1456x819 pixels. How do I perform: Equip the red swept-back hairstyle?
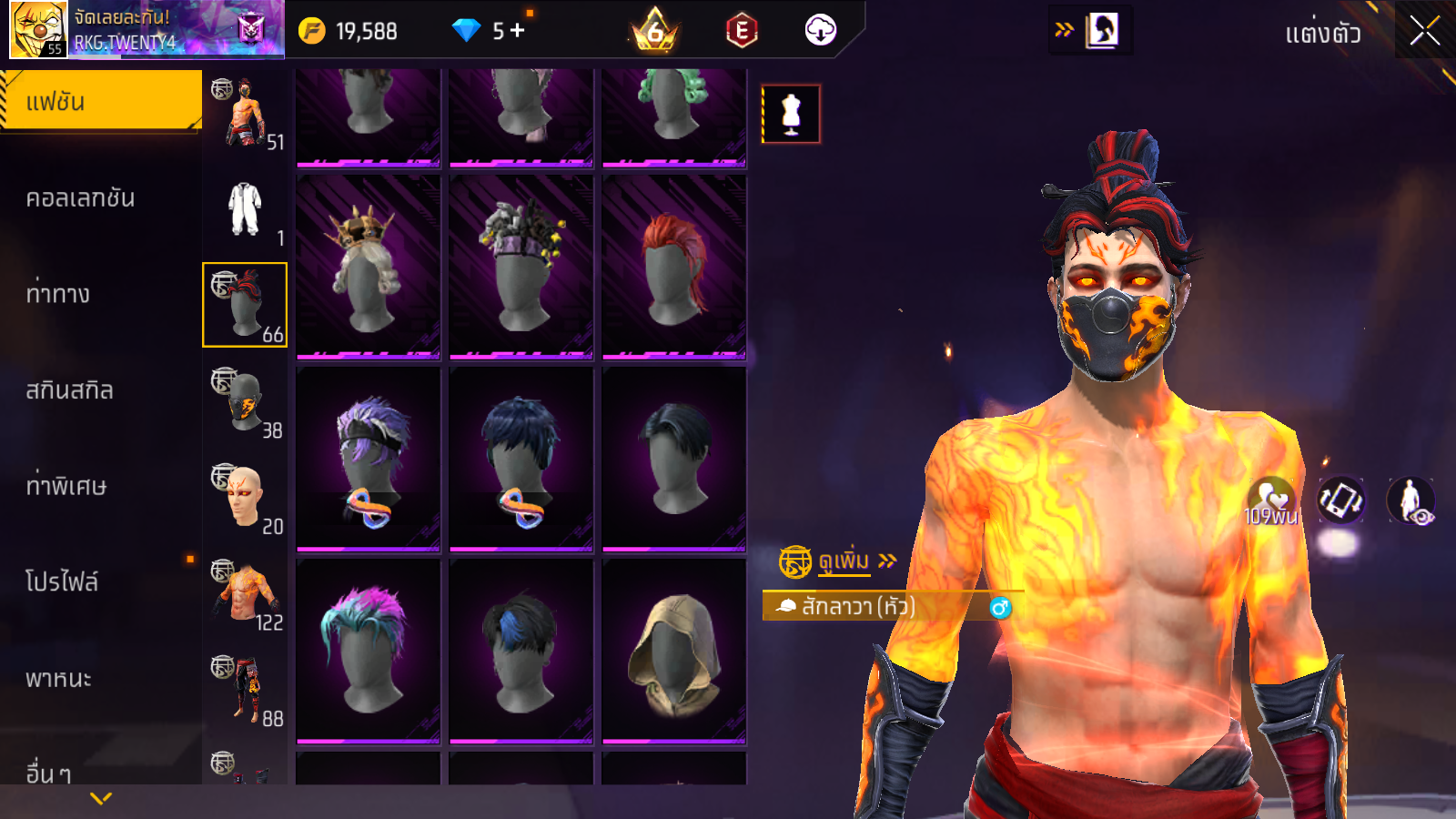673,266
